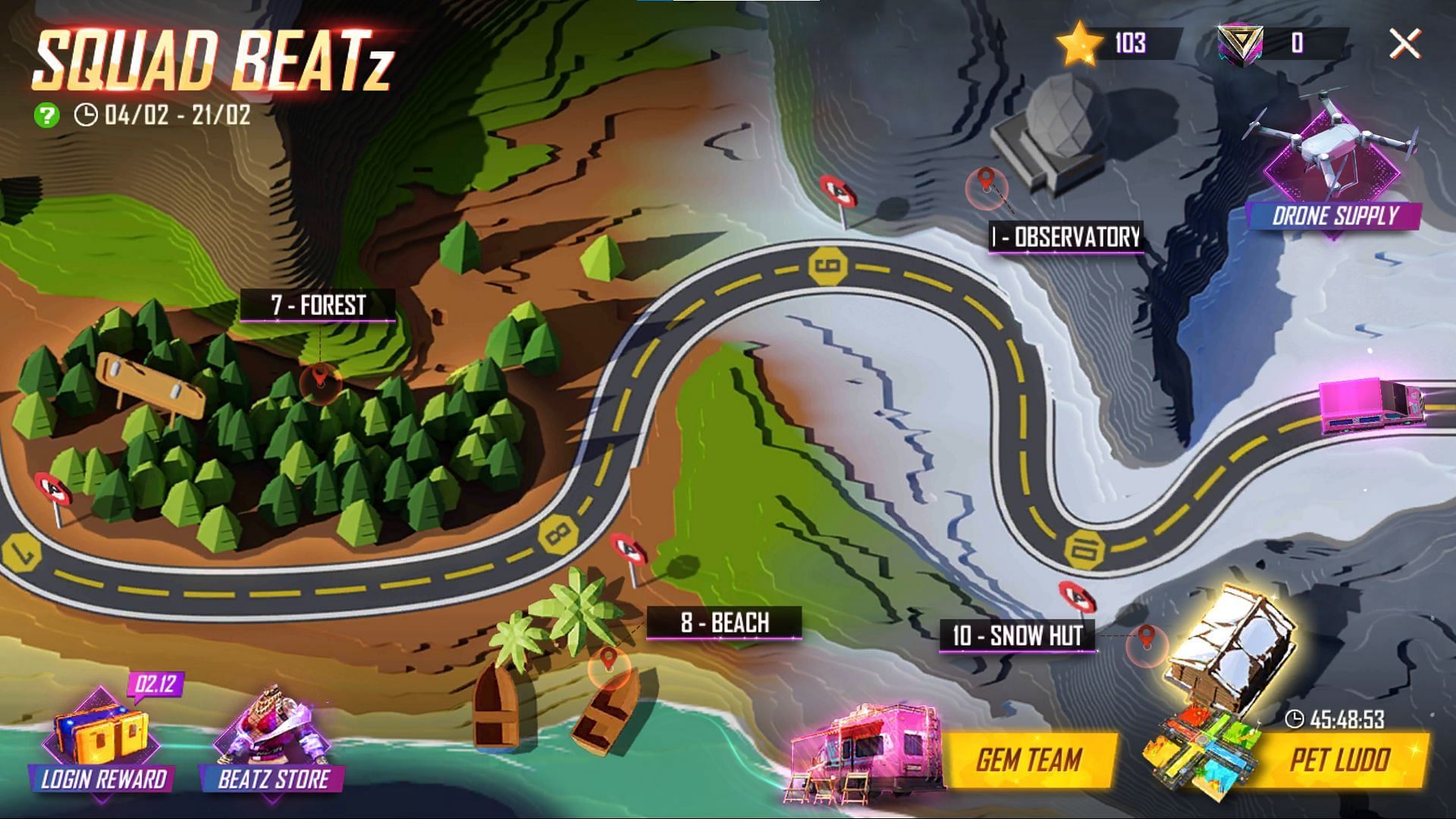Image resolution: width=1456 pixels, height=819 pixels.
Task: Open the green question mark help
Action: tap(47, 115)
